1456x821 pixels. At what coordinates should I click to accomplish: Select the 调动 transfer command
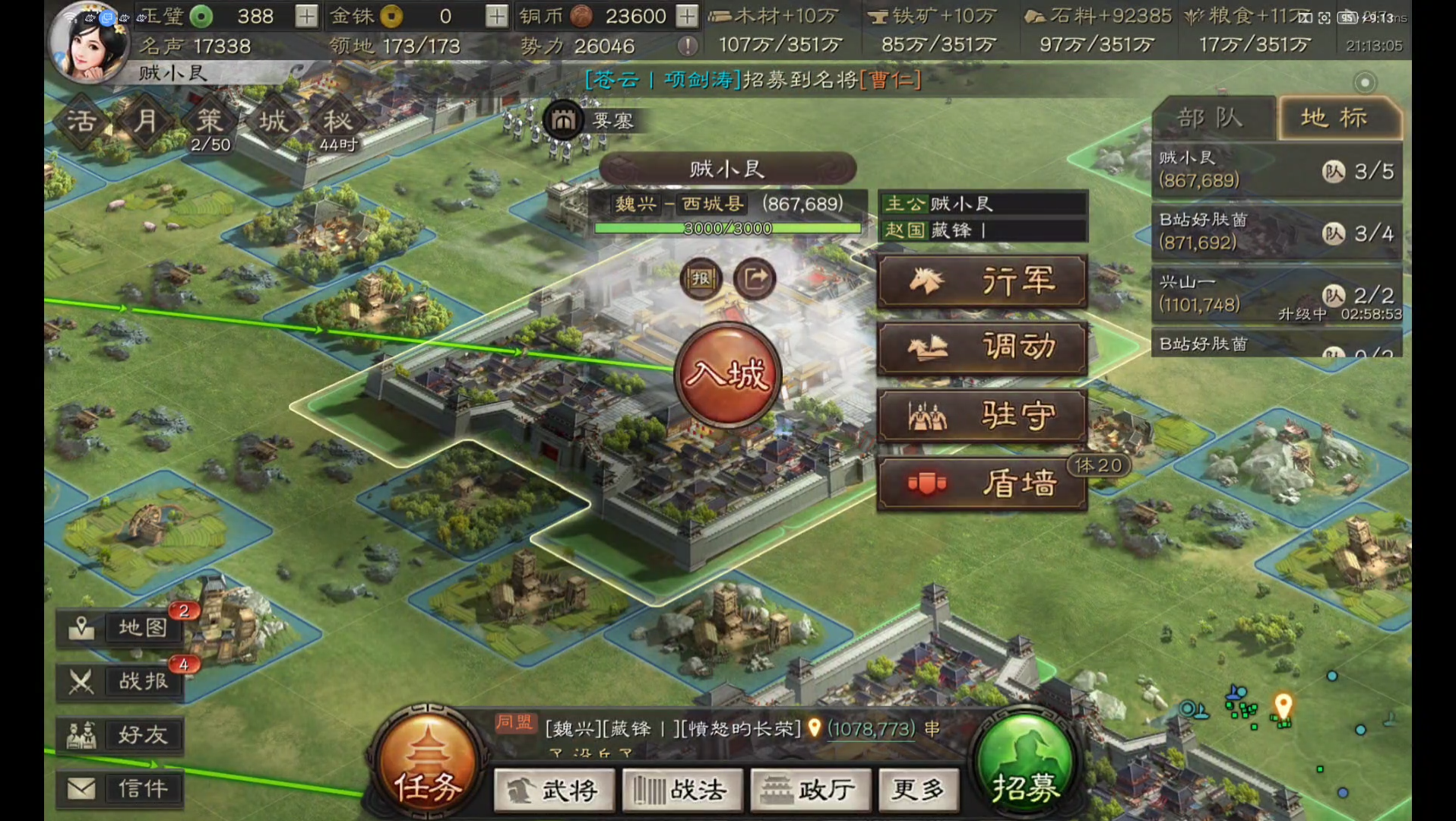[982, 348]
